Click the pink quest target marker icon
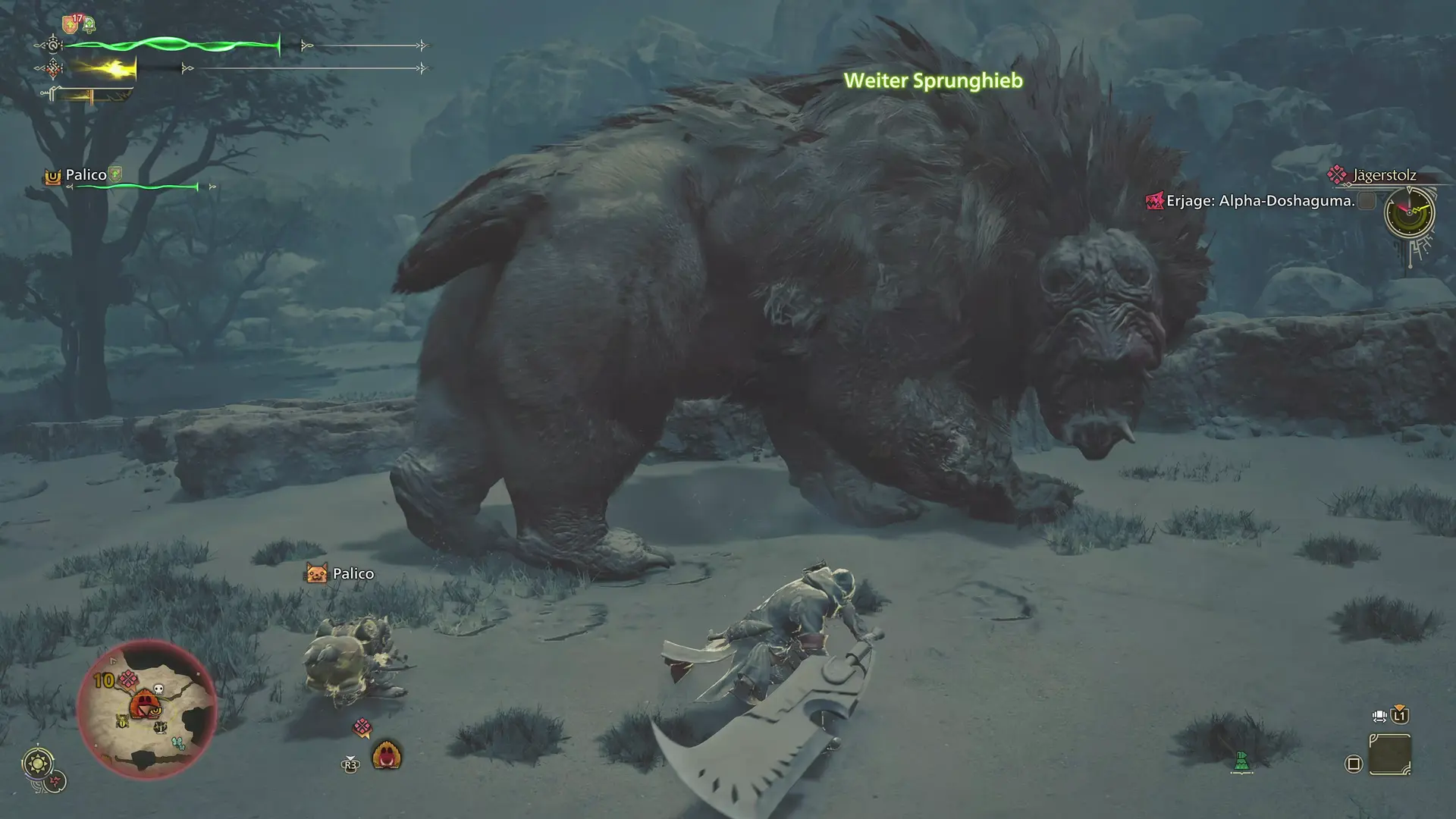 coord(362,728)
